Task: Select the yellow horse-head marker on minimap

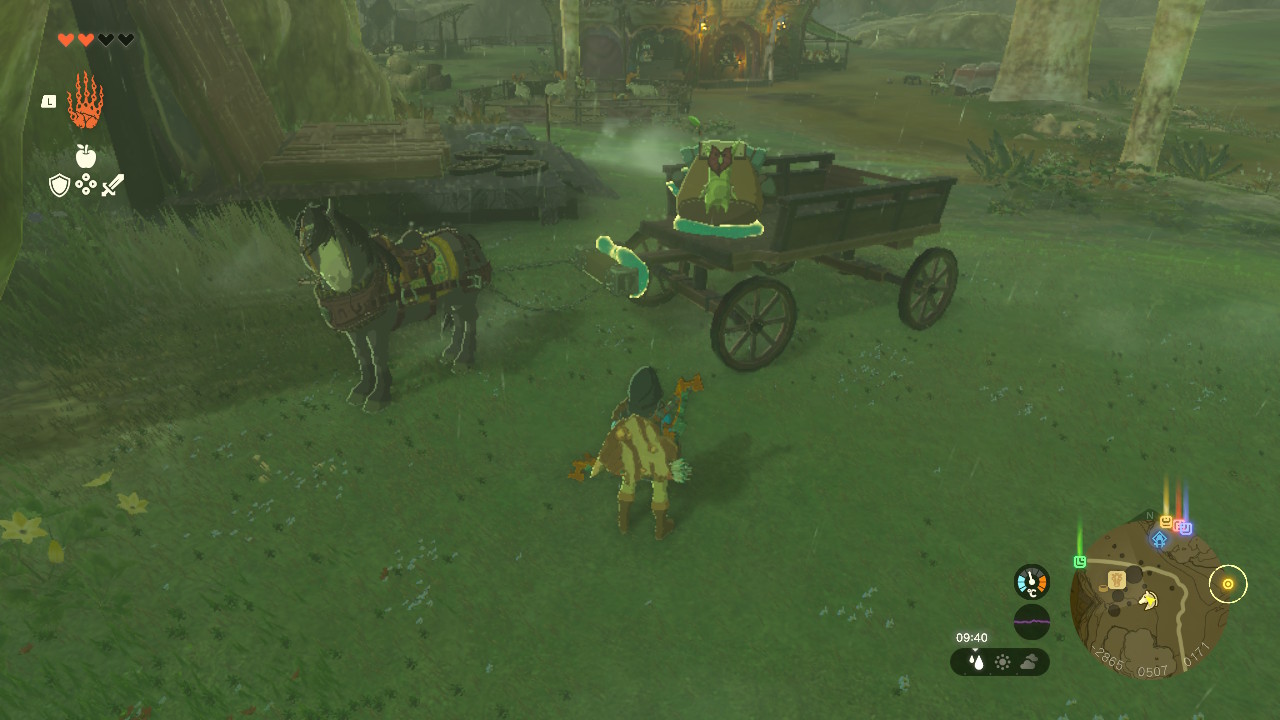Action: coord(1148,600)
